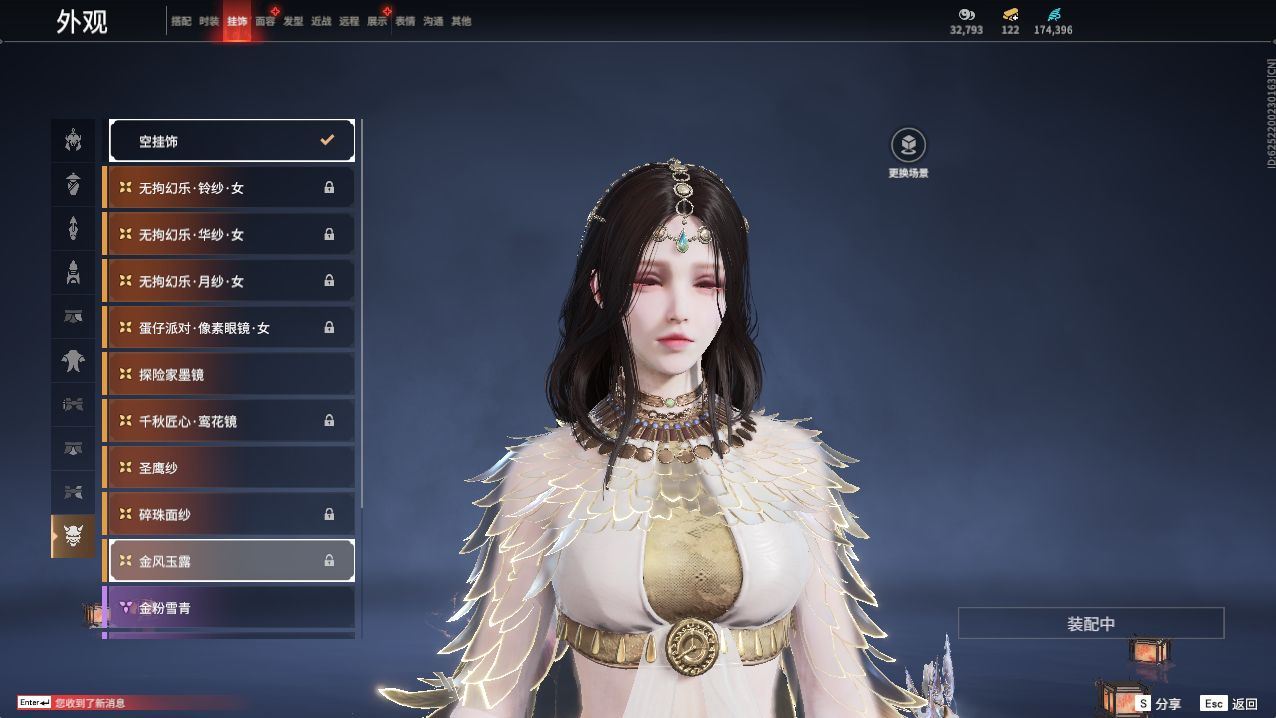This screenshot has height=718, width=1276.
Task: Click the 装配中 equip button
Action: 1090,624
